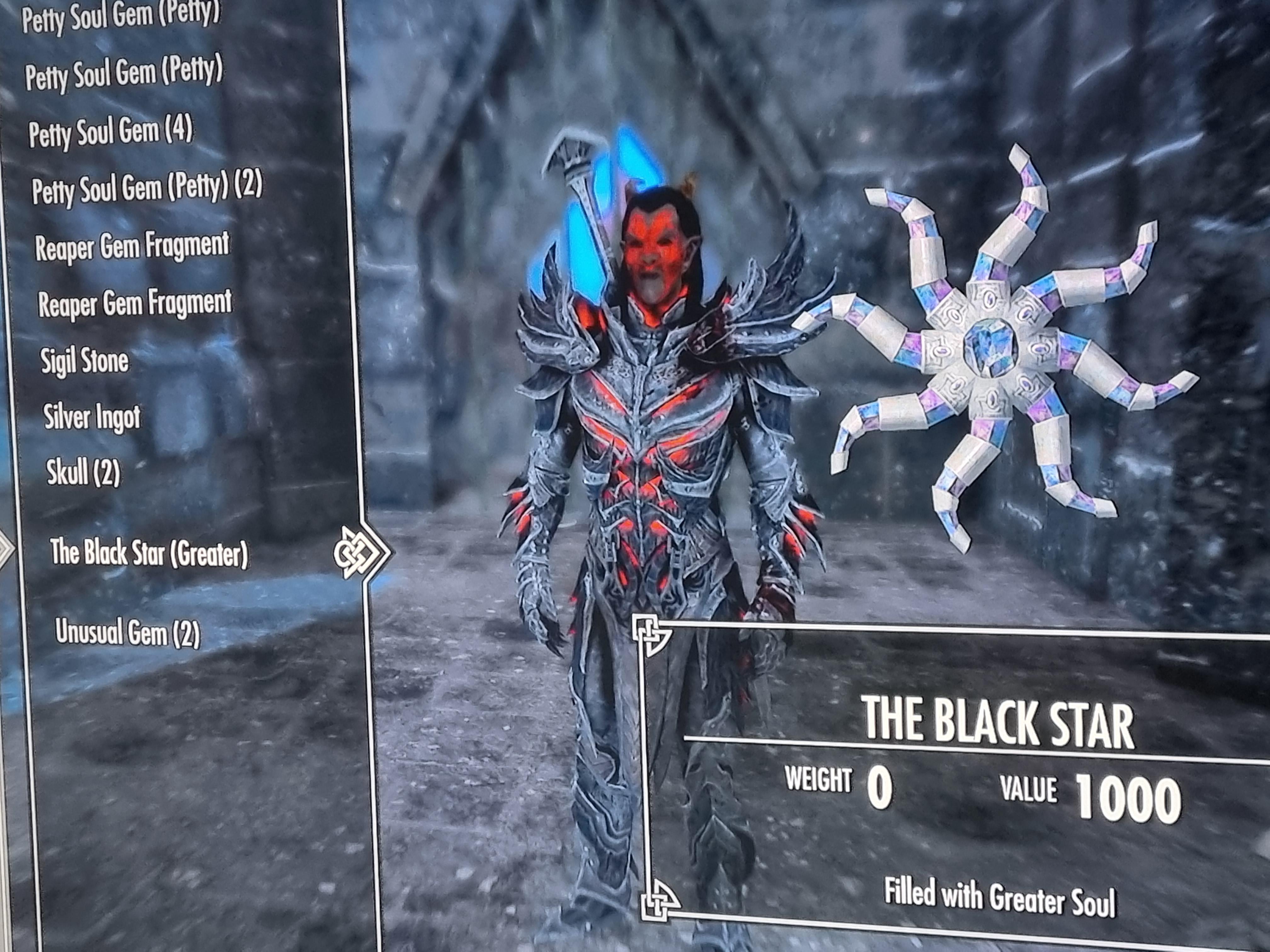Select the Skull (2) item
This screenshot has width=1270, height=952.
tap(83, 473)
